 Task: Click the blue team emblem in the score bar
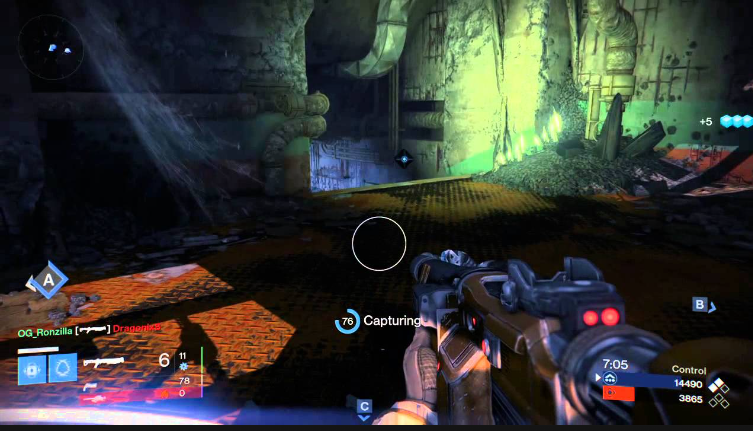point(610,379)
